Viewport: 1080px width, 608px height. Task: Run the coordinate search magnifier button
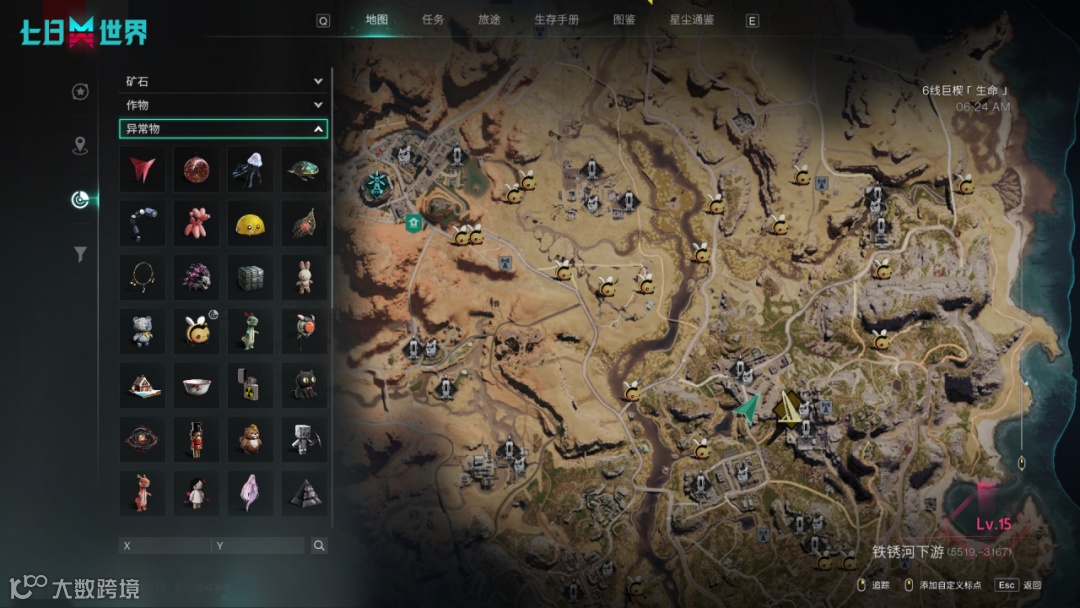pos(319,546)
